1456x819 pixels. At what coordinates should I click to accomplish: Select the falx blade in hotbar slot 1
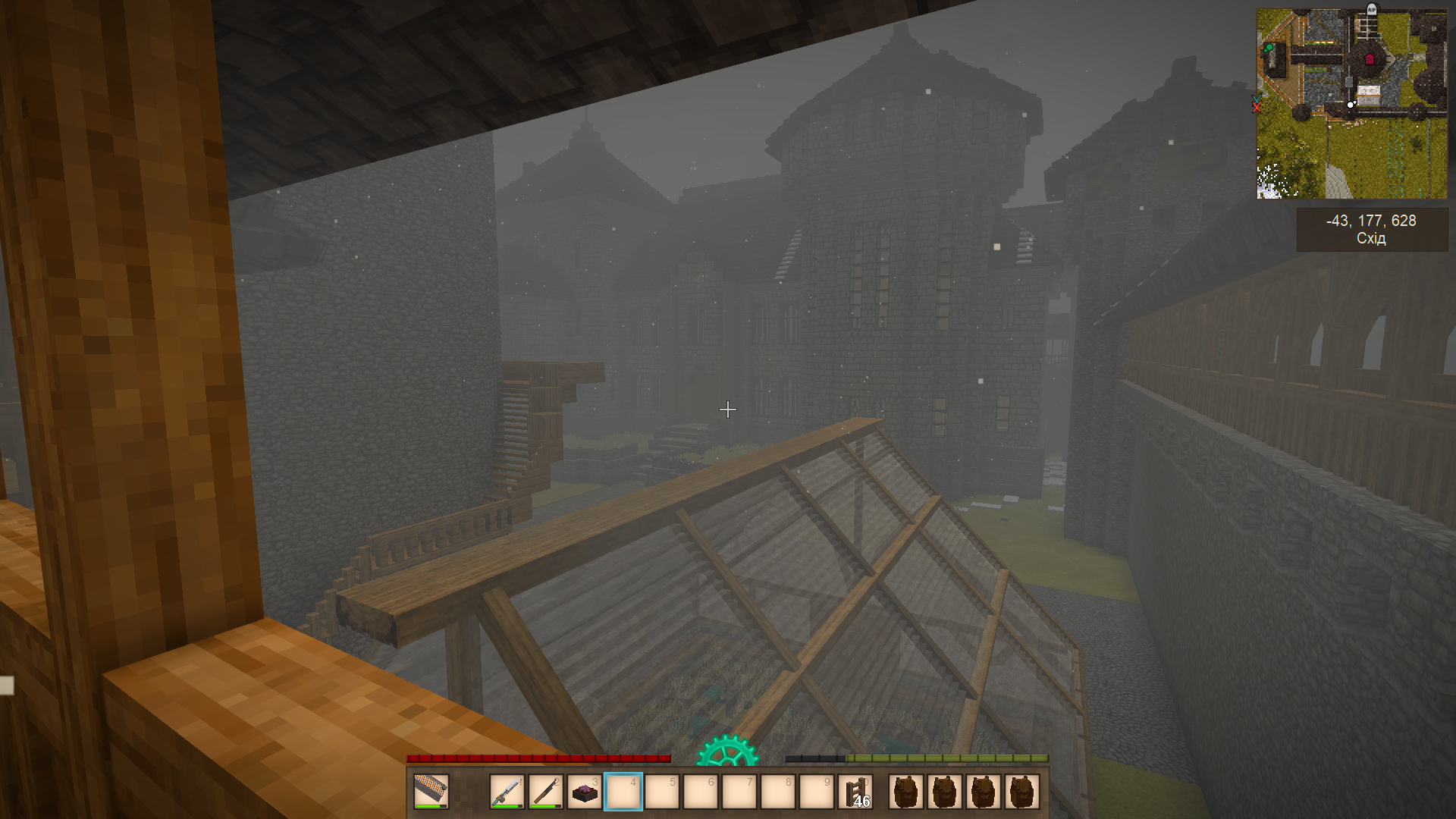pyautogui.click(x=507, y=792)
